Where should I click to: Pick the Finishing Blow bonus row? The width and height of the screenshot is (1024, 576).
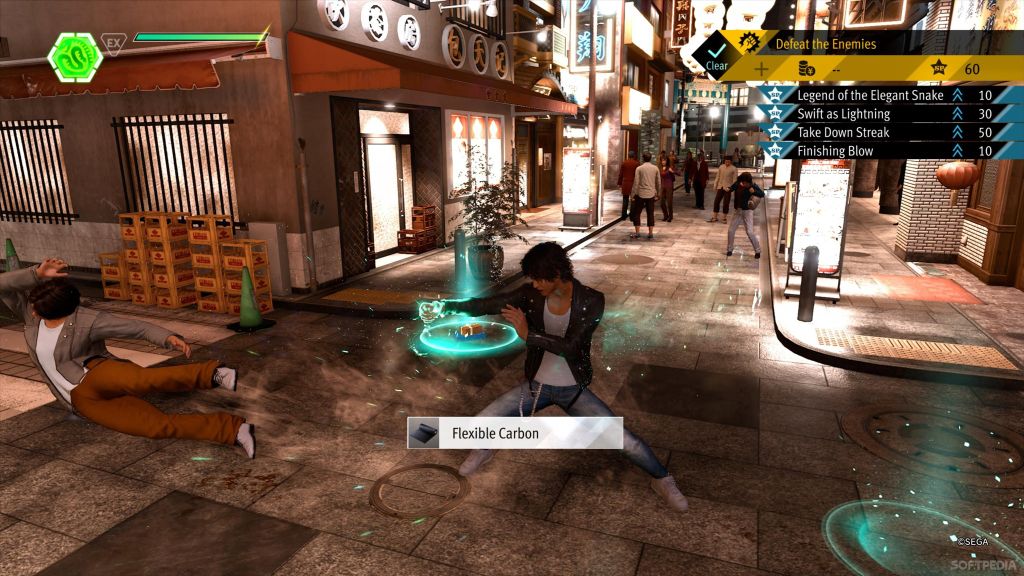pos(870,151)
